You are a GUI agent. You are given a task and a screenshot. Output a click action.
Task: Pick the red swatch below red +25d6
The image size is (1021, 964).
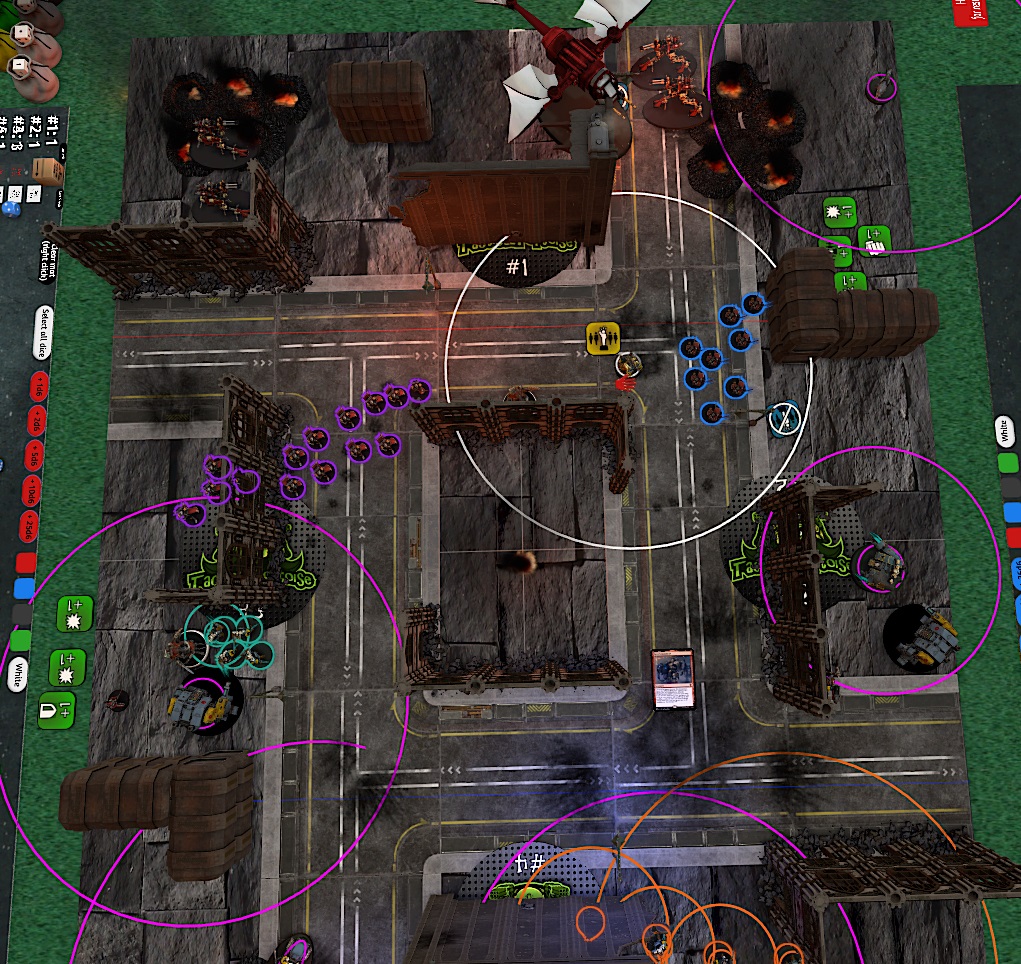pyautogui.click(x=25, y=562)
